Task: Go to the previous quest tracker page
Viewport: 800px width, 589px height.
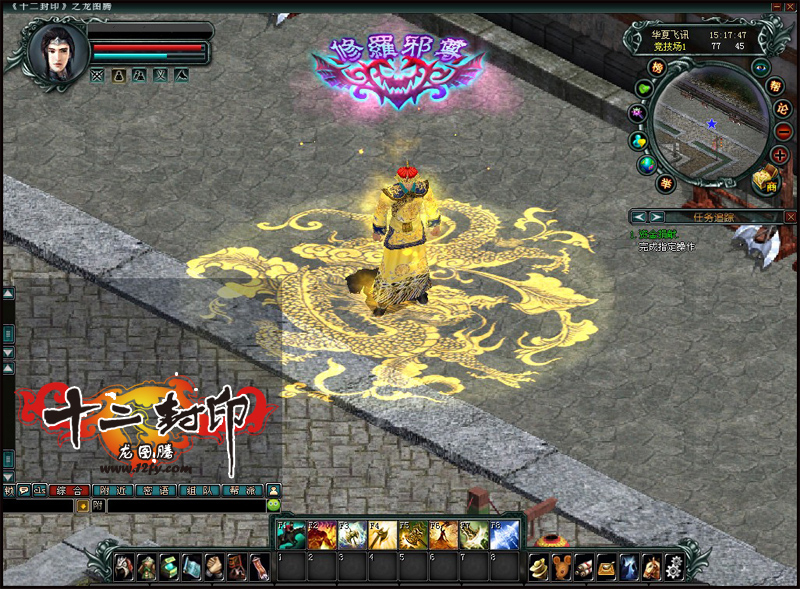Action: [x=638, y=217]
